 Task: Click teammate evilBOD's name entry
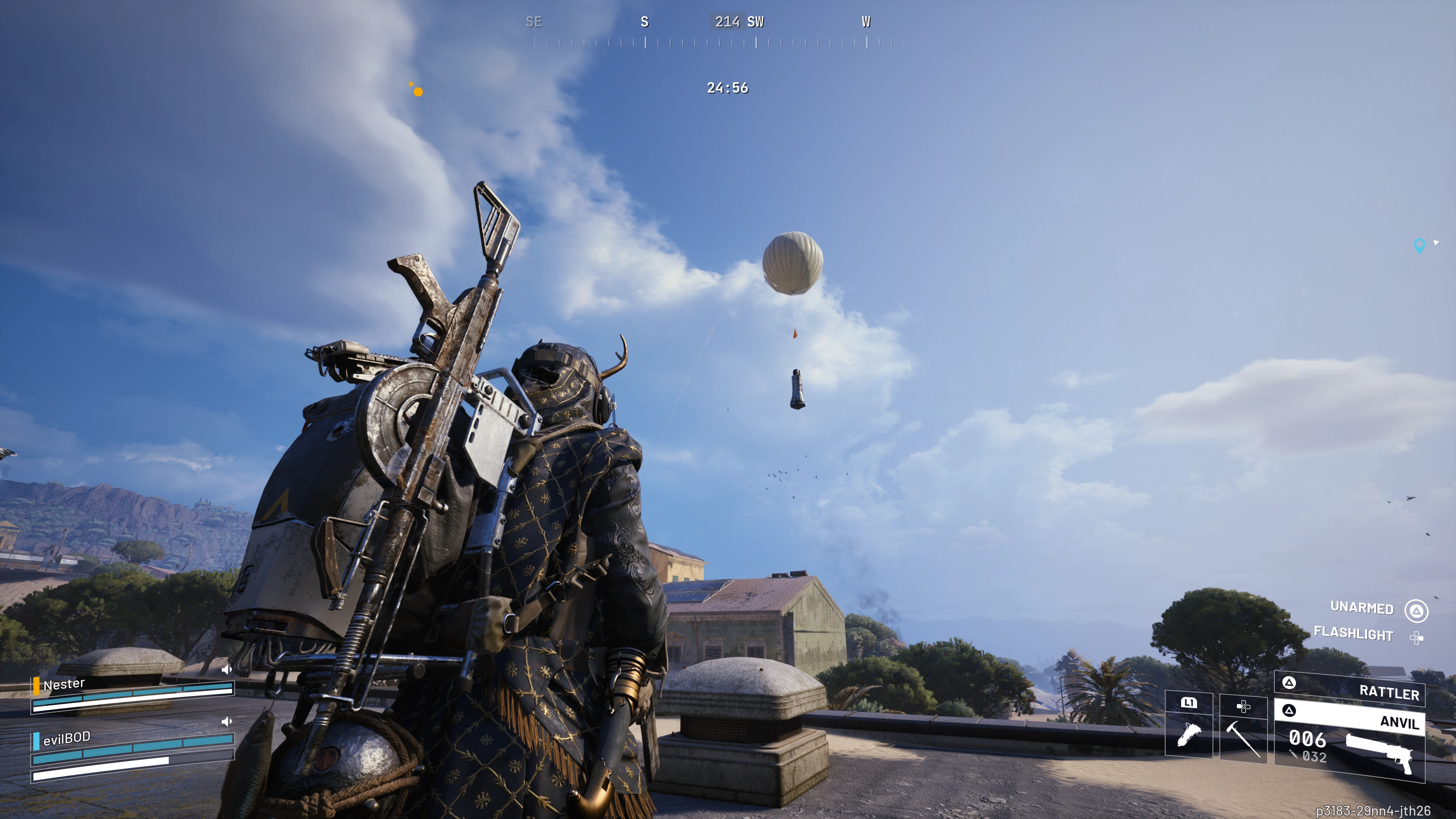67,738
